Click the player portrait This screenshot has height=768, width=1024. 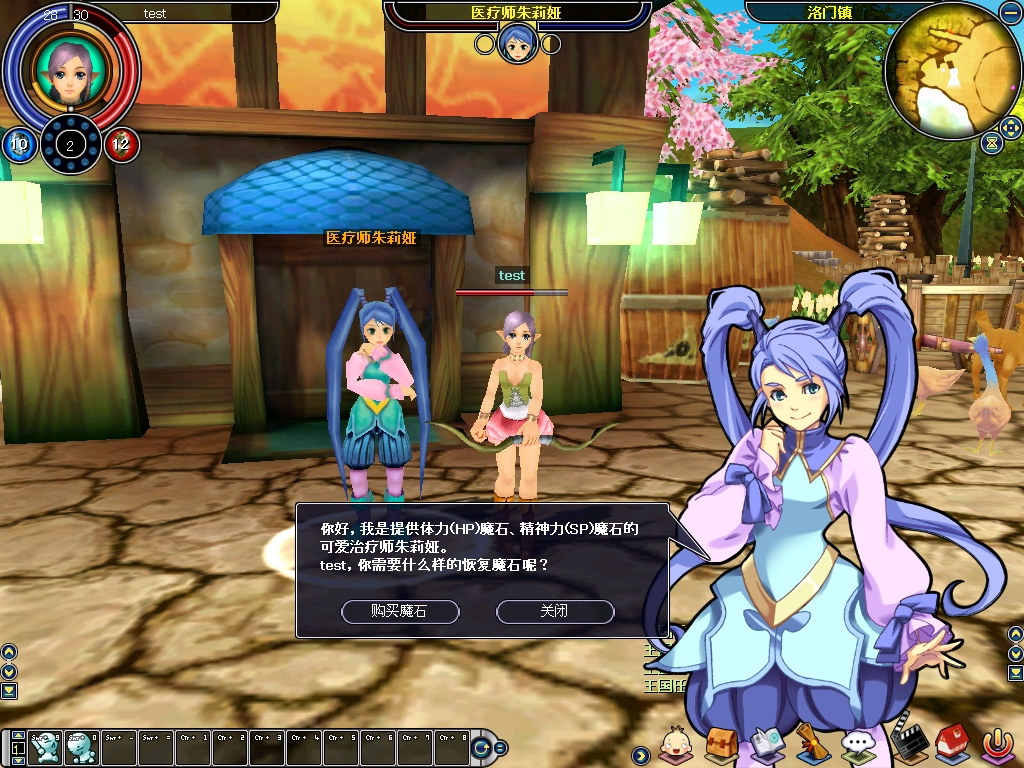pos(70,70)
